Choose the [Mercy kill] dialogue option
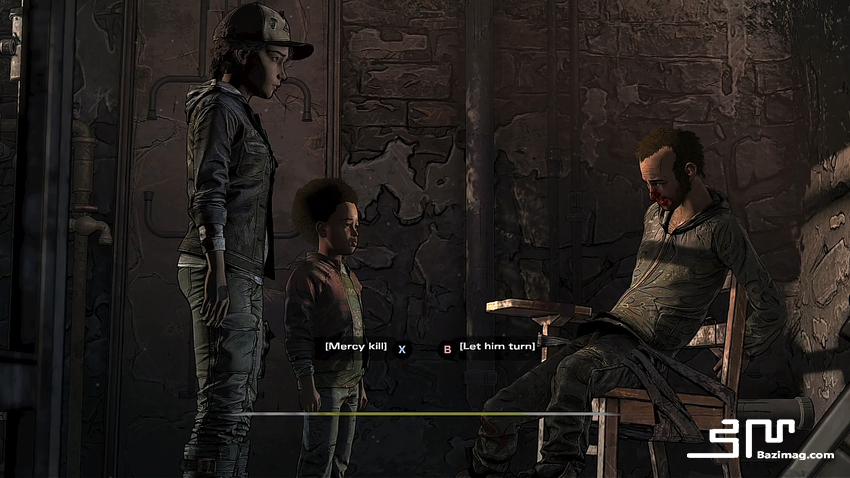 click(356, 346)
